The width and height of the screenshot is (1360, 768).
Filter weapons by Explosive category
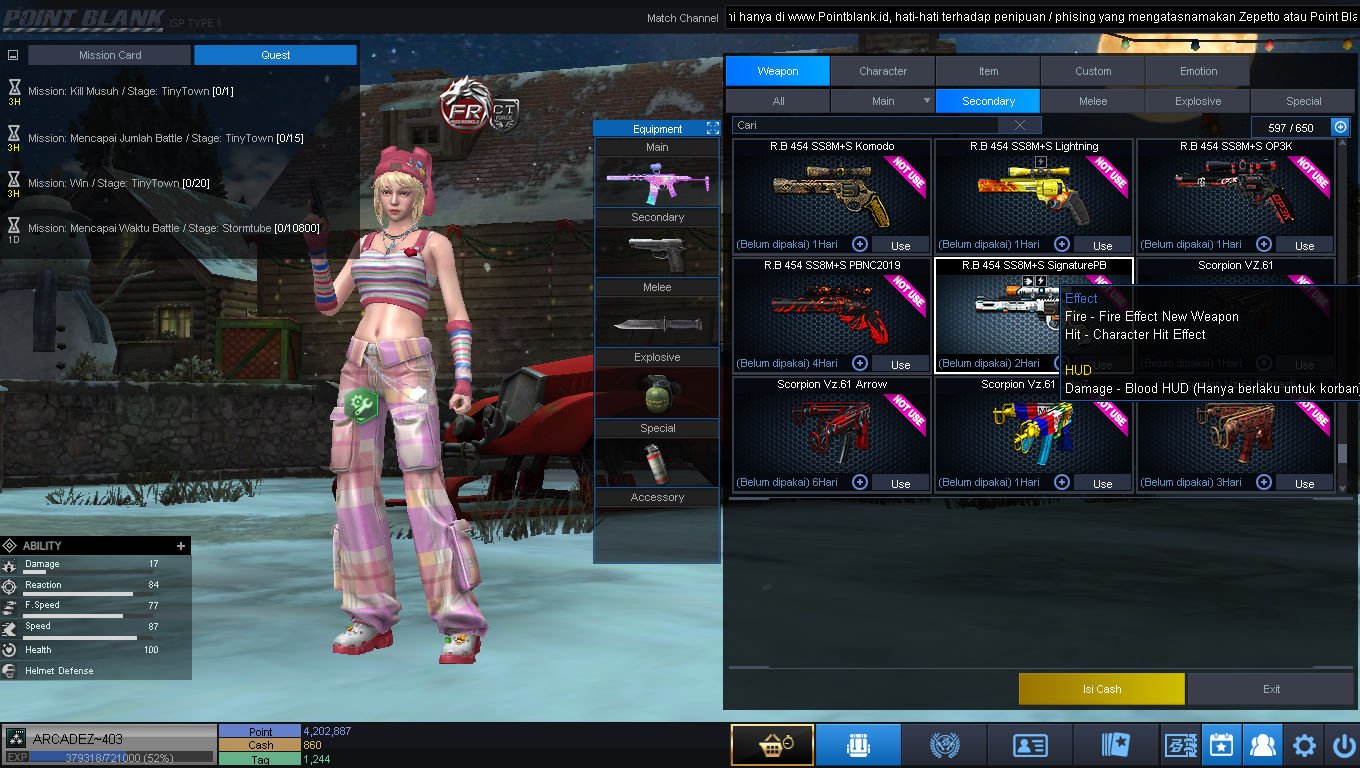click(1198, 101)
